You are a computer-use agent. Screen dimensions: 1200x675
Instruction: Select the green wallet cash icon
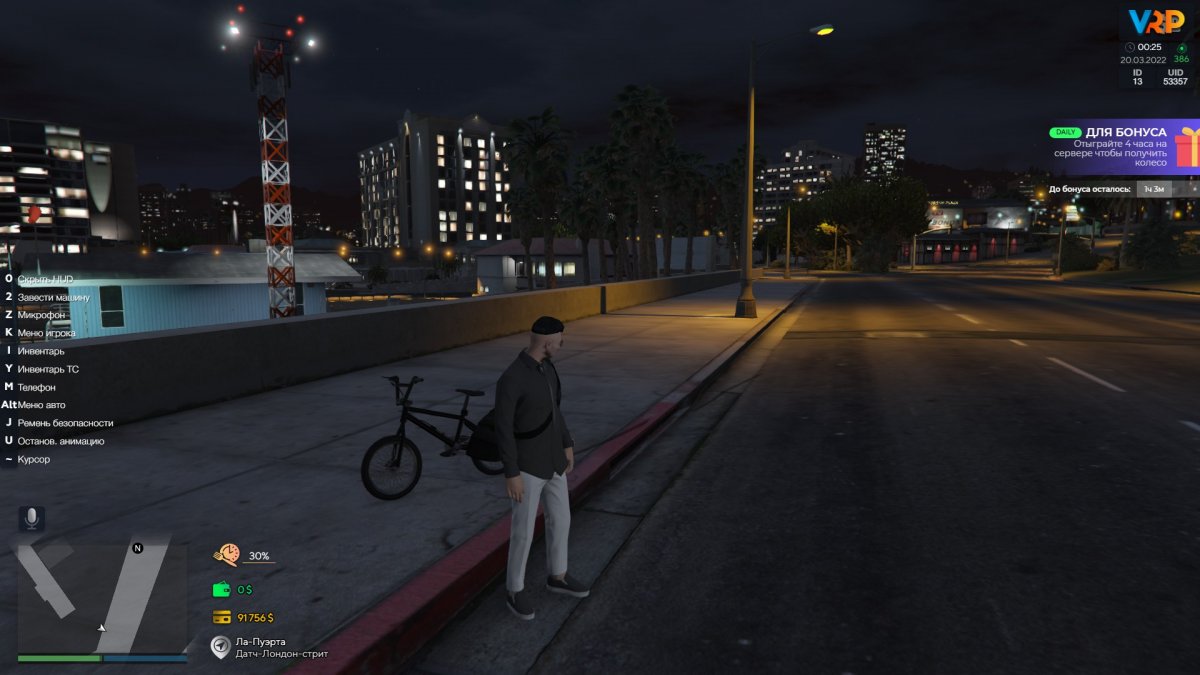(221, 589)
